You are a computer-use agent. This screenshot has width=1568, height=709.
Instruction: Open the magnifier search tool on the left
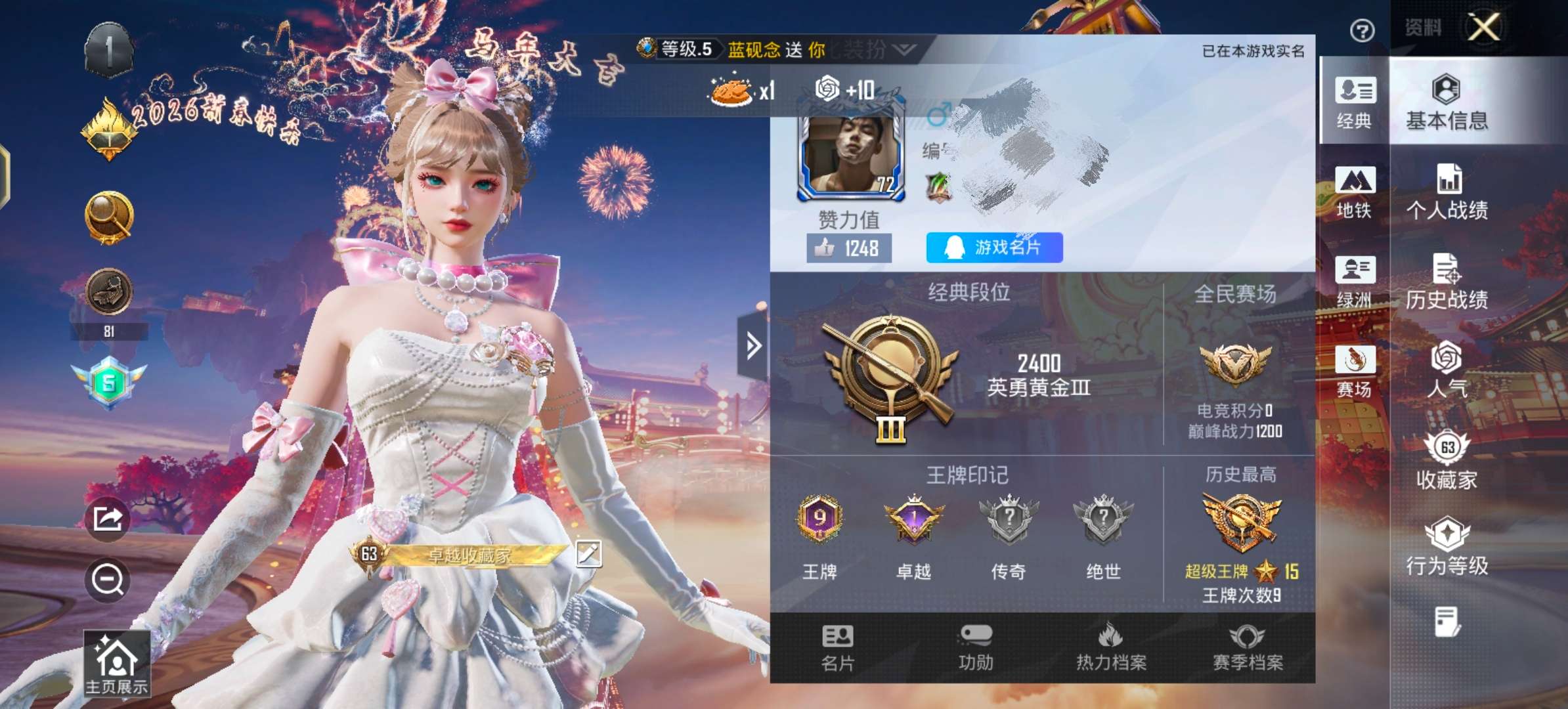109,217
